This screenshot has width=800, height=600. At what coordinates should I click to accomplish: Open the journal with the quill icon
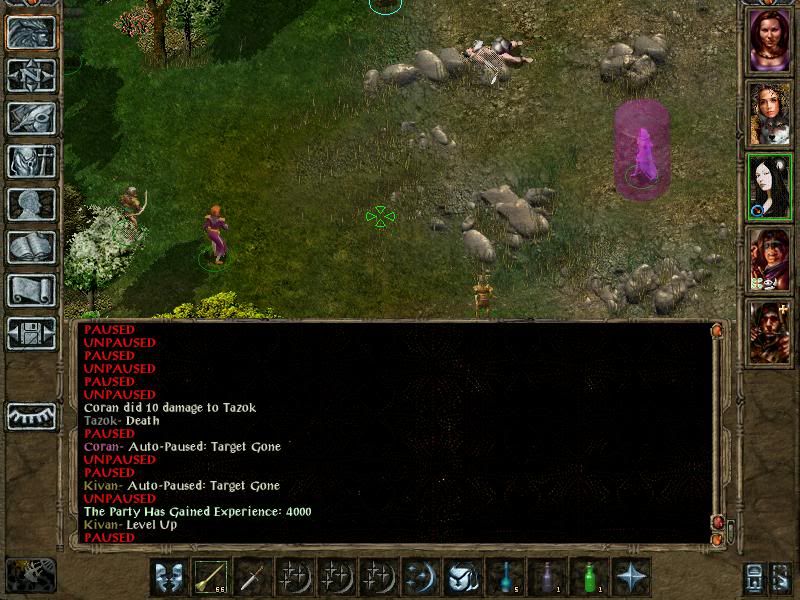32,118
